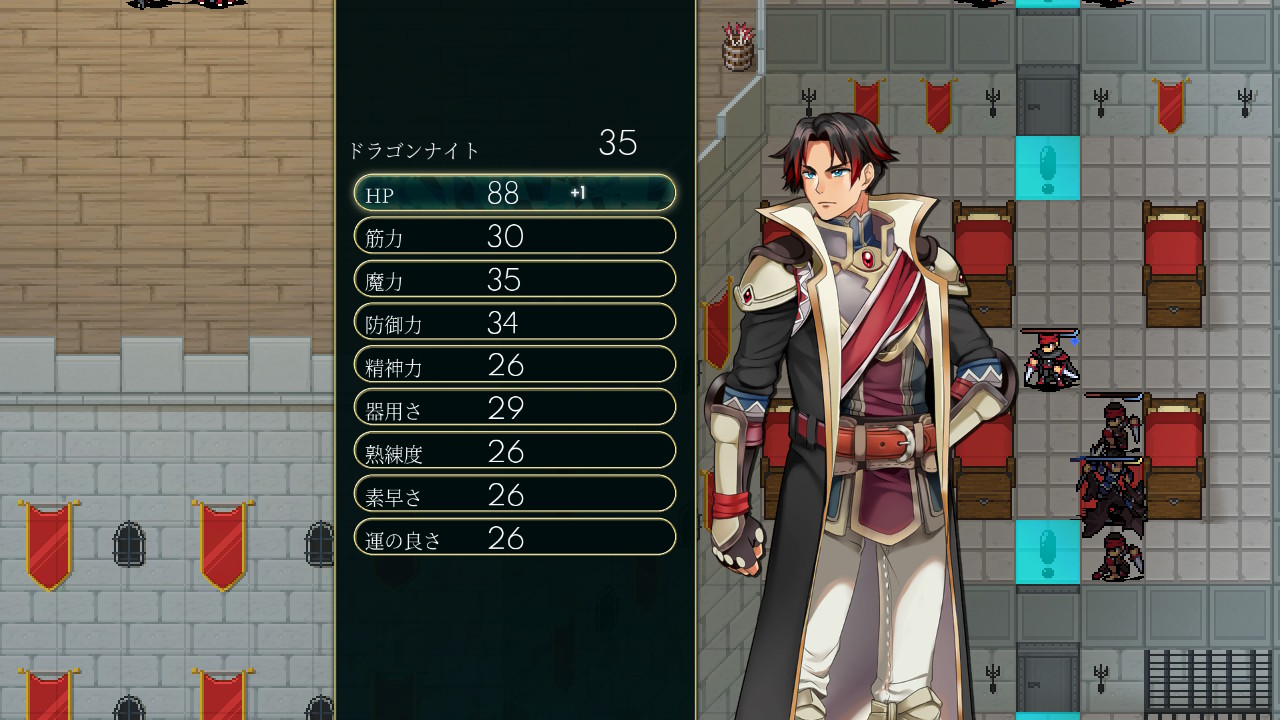This screenshot has width=1280, height=720.
Task: Click the 防御力 stat row
Action: point(514,322)
